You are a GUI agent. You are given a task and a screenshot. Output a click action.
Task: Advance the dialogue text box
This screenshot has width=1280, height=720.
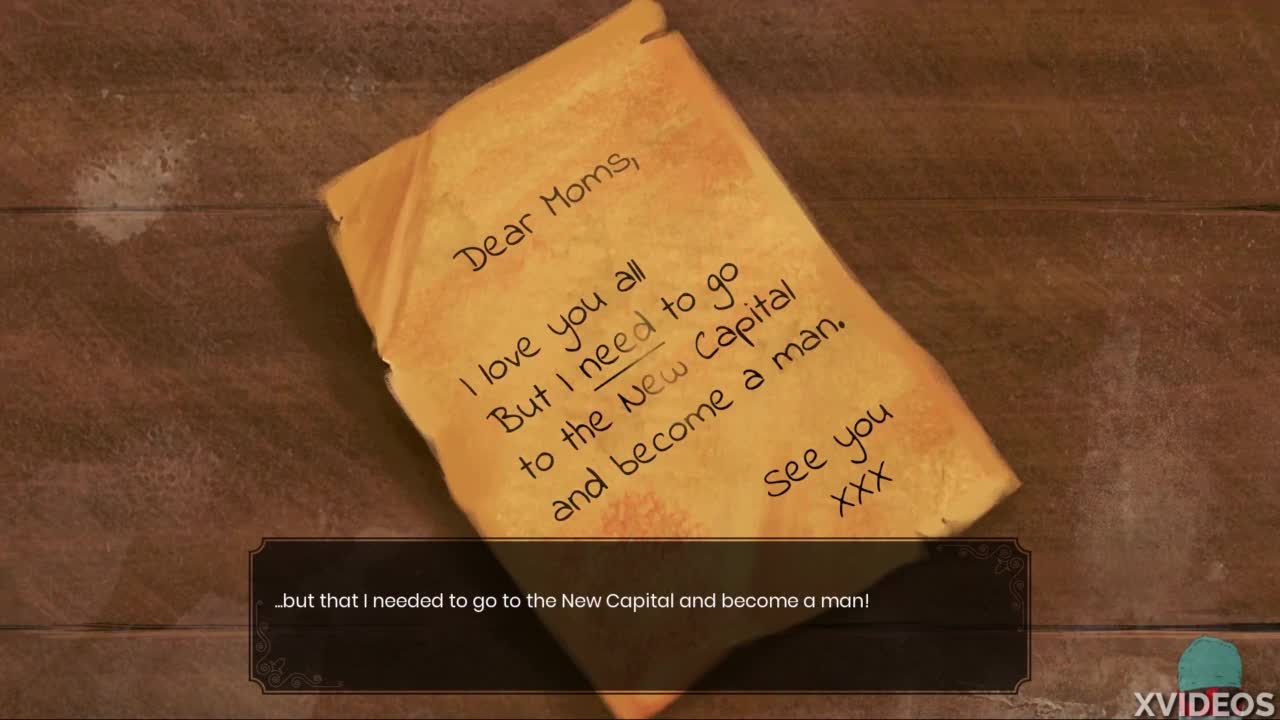tap(639, 616)
